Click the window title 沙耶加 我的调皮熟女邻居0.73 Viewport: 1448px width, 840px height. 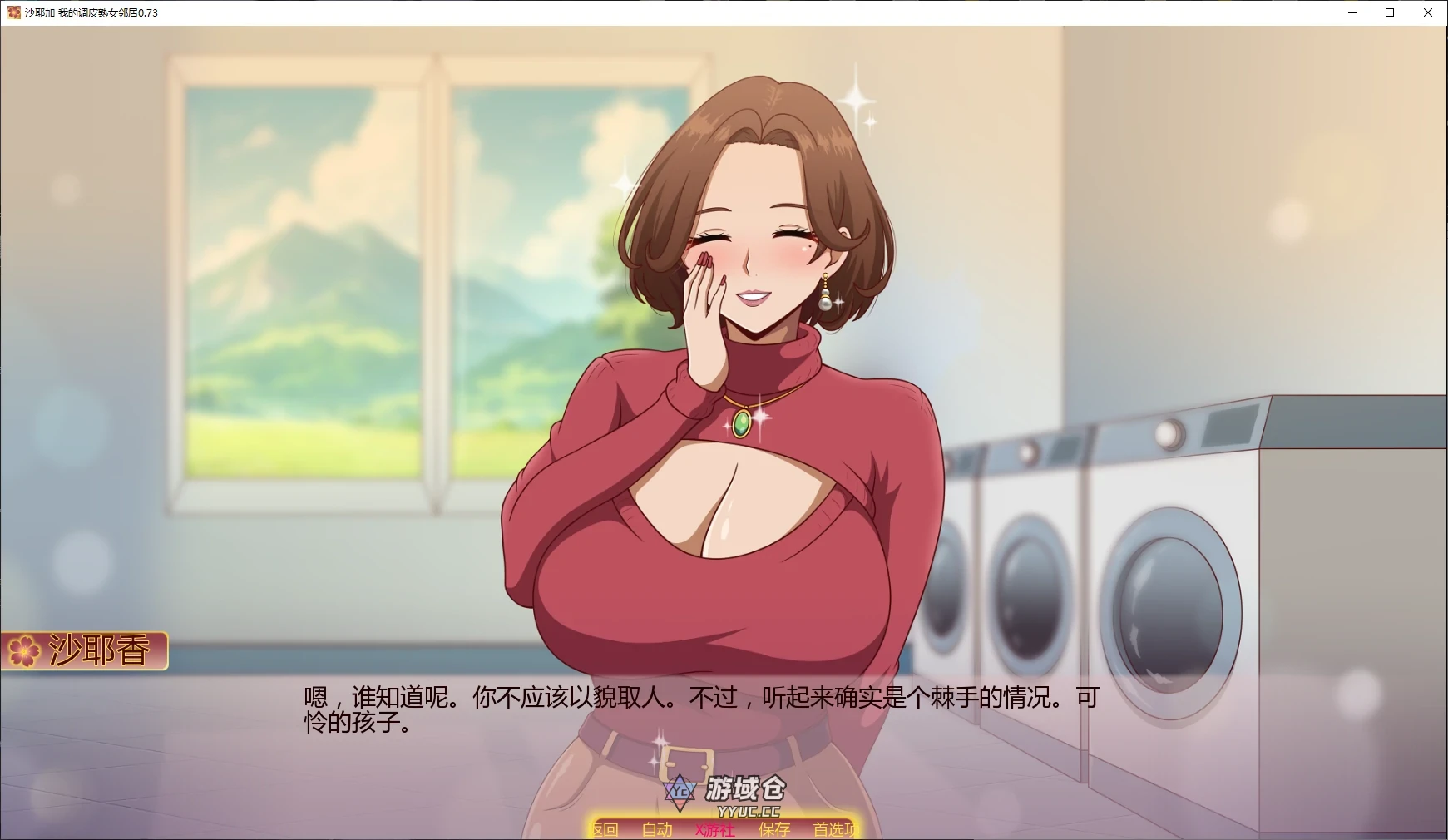coord(91,12)
